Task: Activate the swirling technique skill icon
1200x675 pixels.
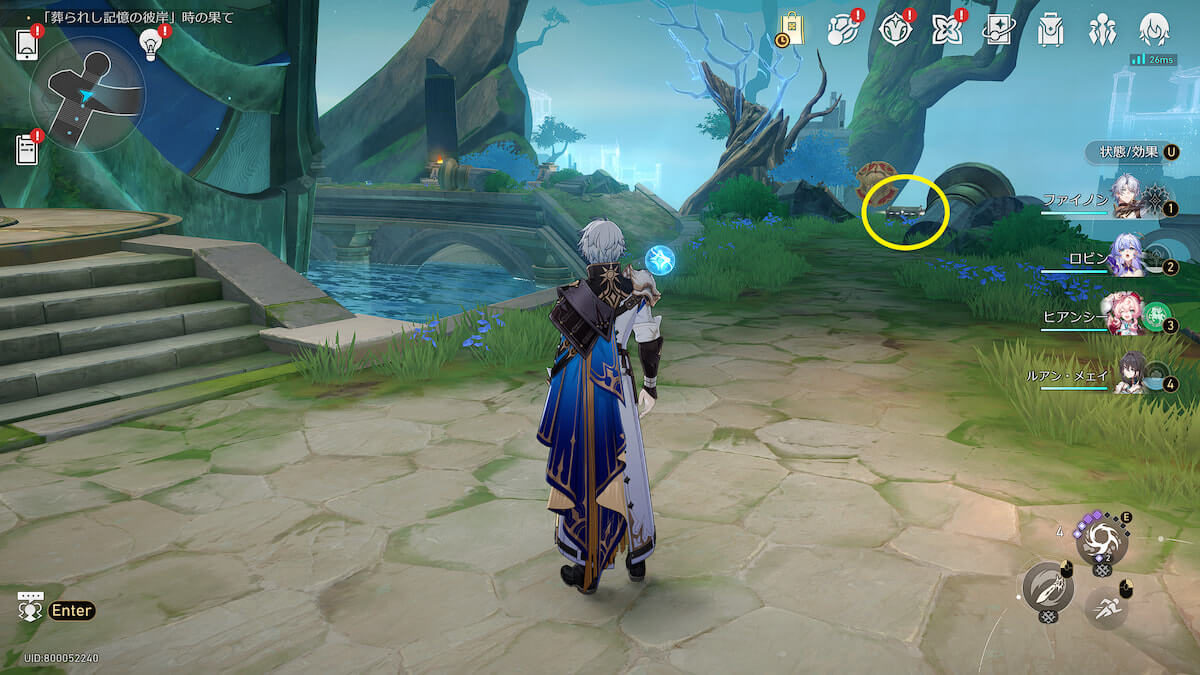Action: [1101, 542]
